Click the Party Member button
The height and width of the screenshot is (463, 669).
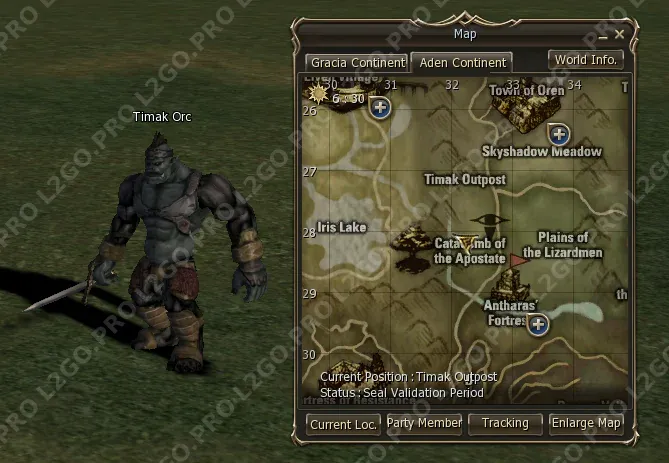click(424, 423)
